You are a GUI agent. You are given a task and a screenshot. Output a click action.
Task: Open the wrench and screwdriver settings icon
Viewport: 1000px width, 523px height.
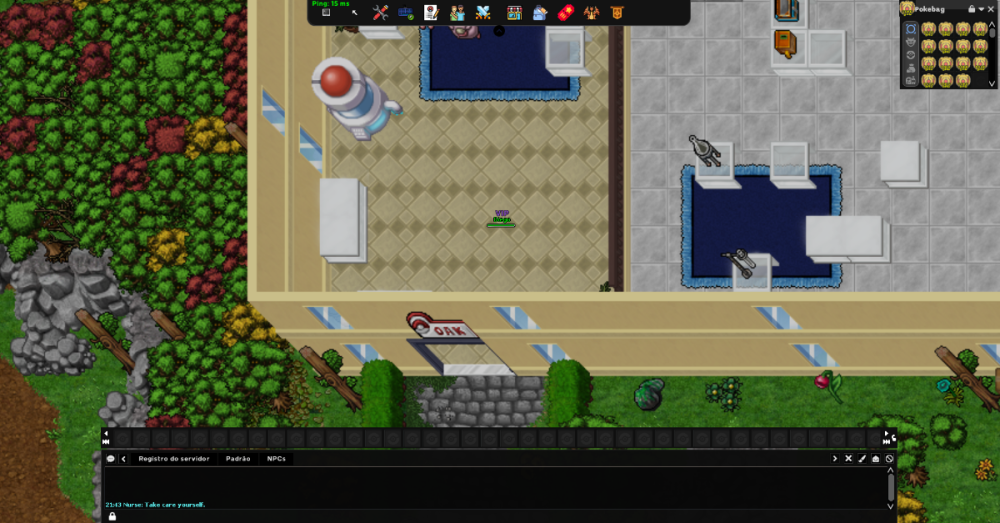380,13
